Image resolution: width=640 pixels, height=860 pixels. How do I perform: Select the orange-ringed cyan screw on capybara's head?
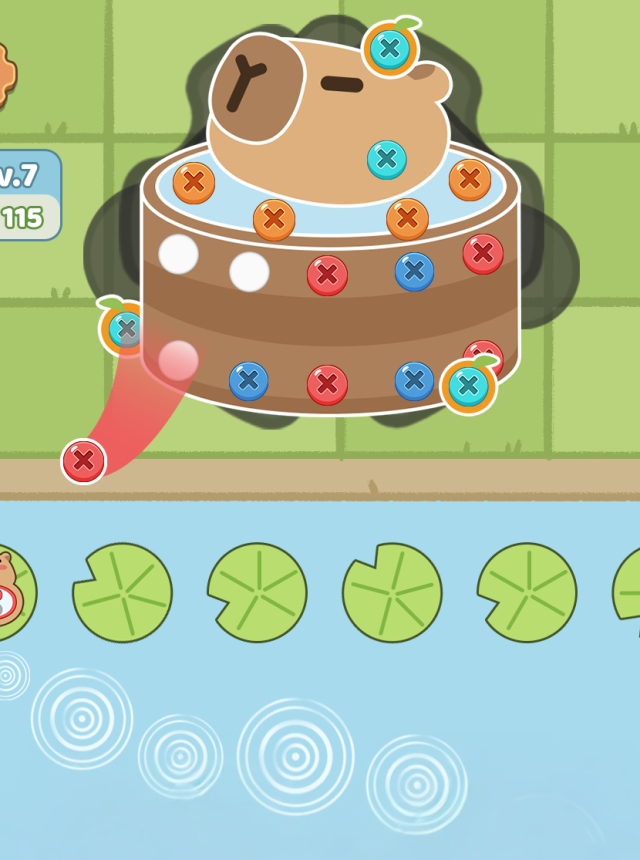(x=391, y=47)
